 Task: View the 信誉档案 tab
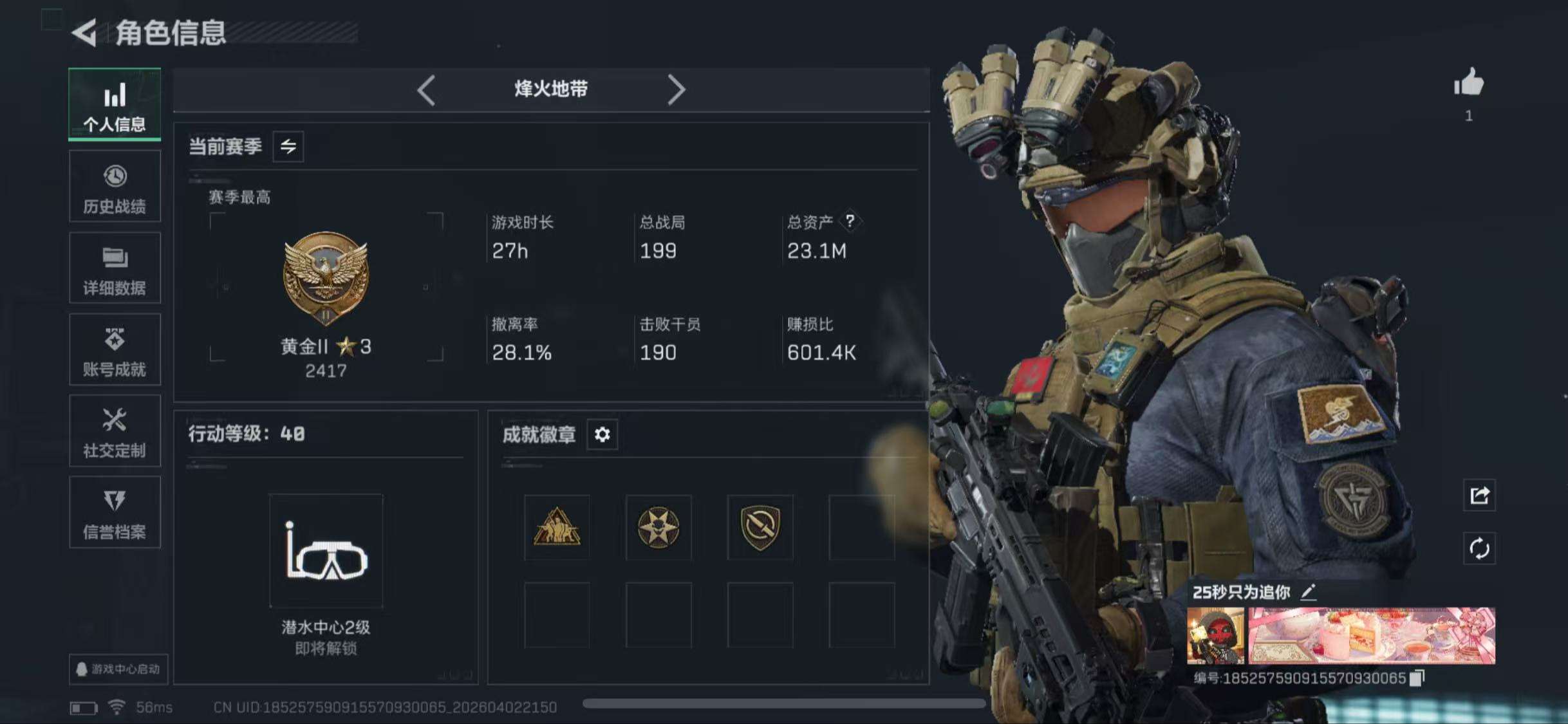(x=115, y=513)
